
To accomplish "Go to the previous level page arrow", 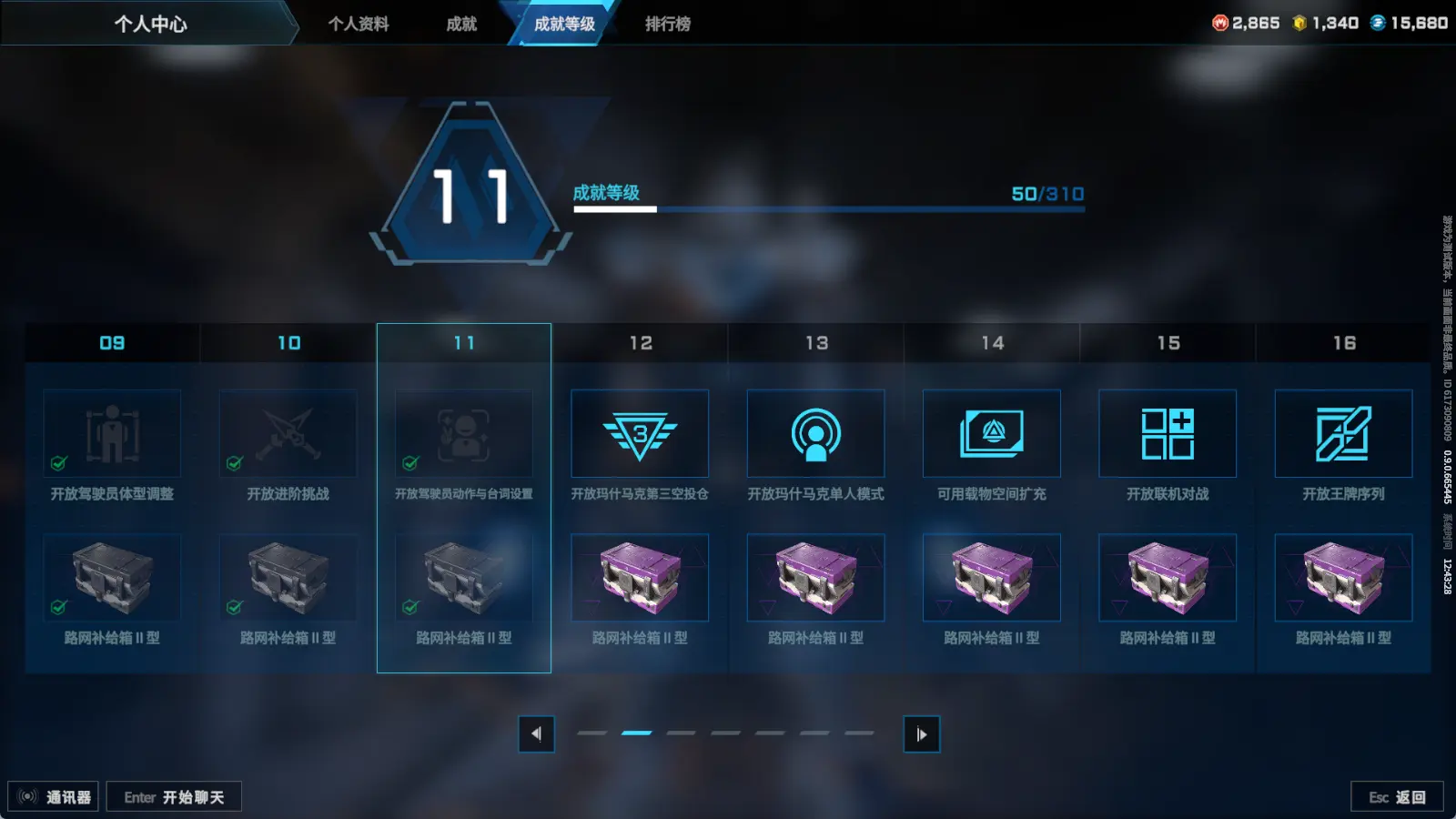I will (536, 734).
